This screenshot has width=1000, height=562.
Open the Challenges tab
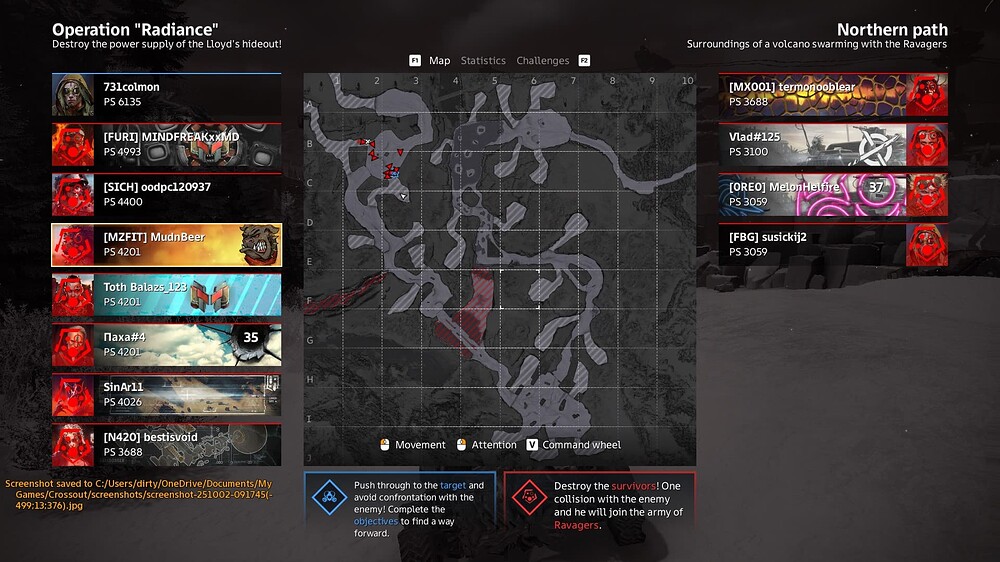[543, 61]
